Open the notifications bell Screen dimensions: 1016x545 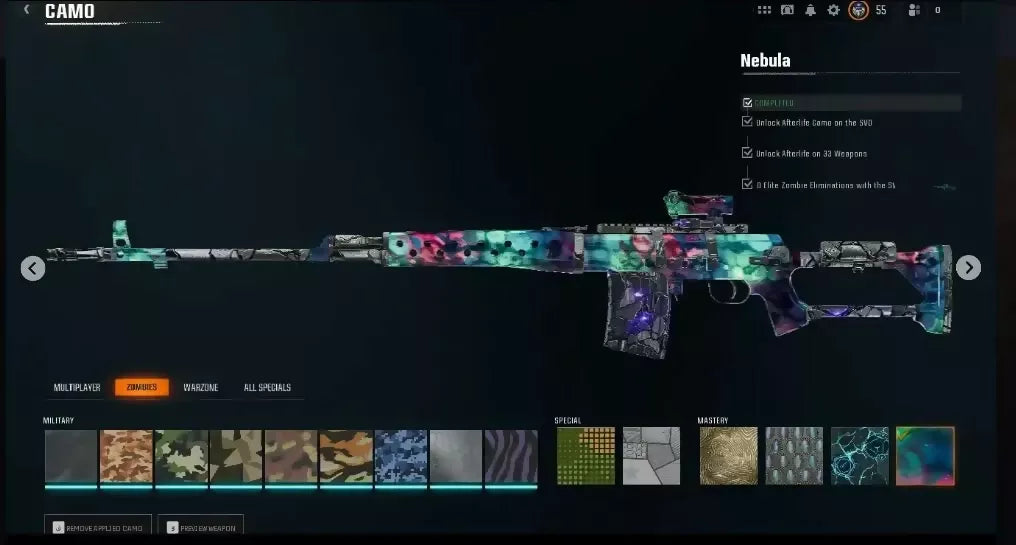click(x=810, y=10)
